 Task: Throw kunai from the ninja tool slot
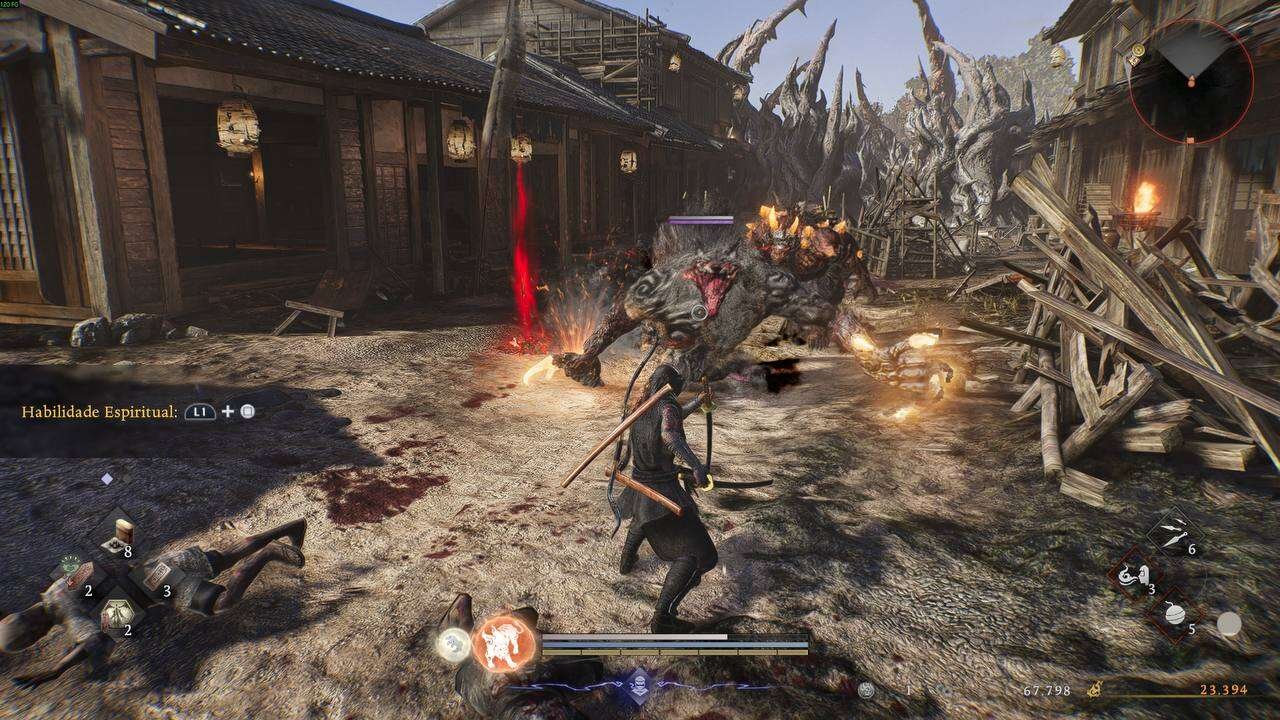click(x=1174, y=532)
